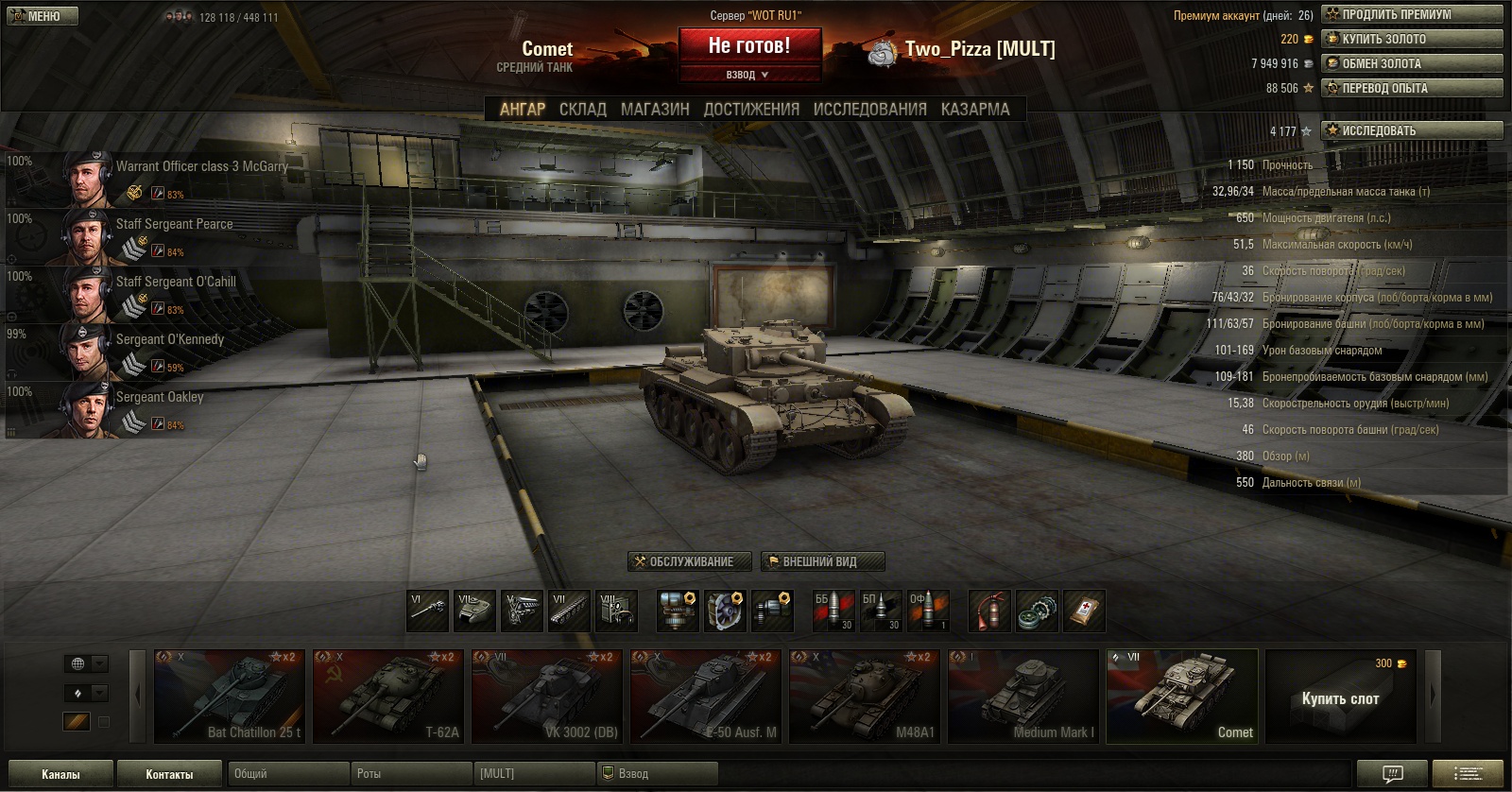Click КУПИТЬ ЗОЛОТО button

pyautogui.click(x=1411, y=39)
